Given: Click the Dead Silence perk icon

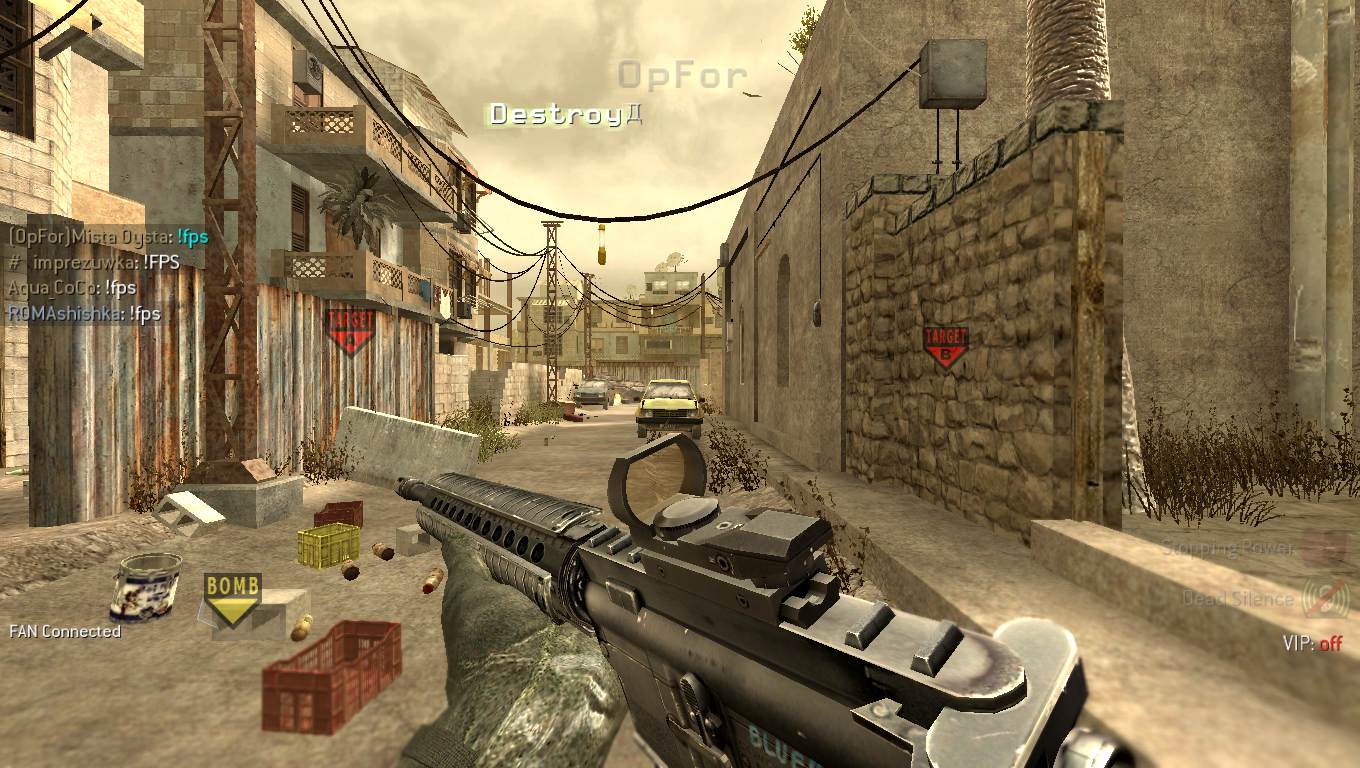Looking at the screenshot, I should click(x=1326, y=598).
